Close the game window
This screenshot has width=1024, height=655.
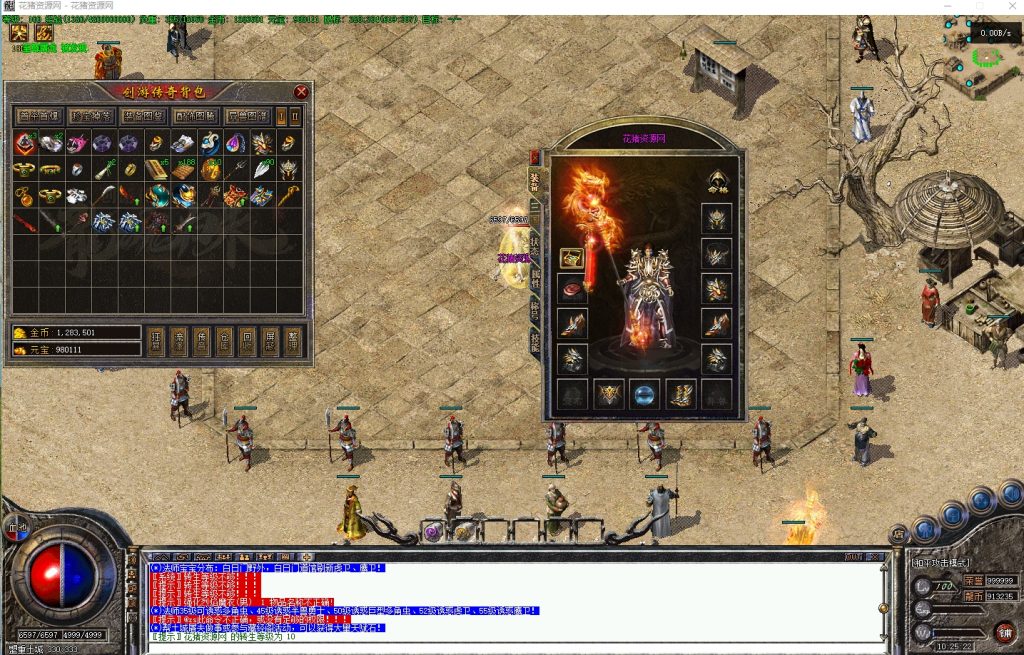pos(1006,6)
